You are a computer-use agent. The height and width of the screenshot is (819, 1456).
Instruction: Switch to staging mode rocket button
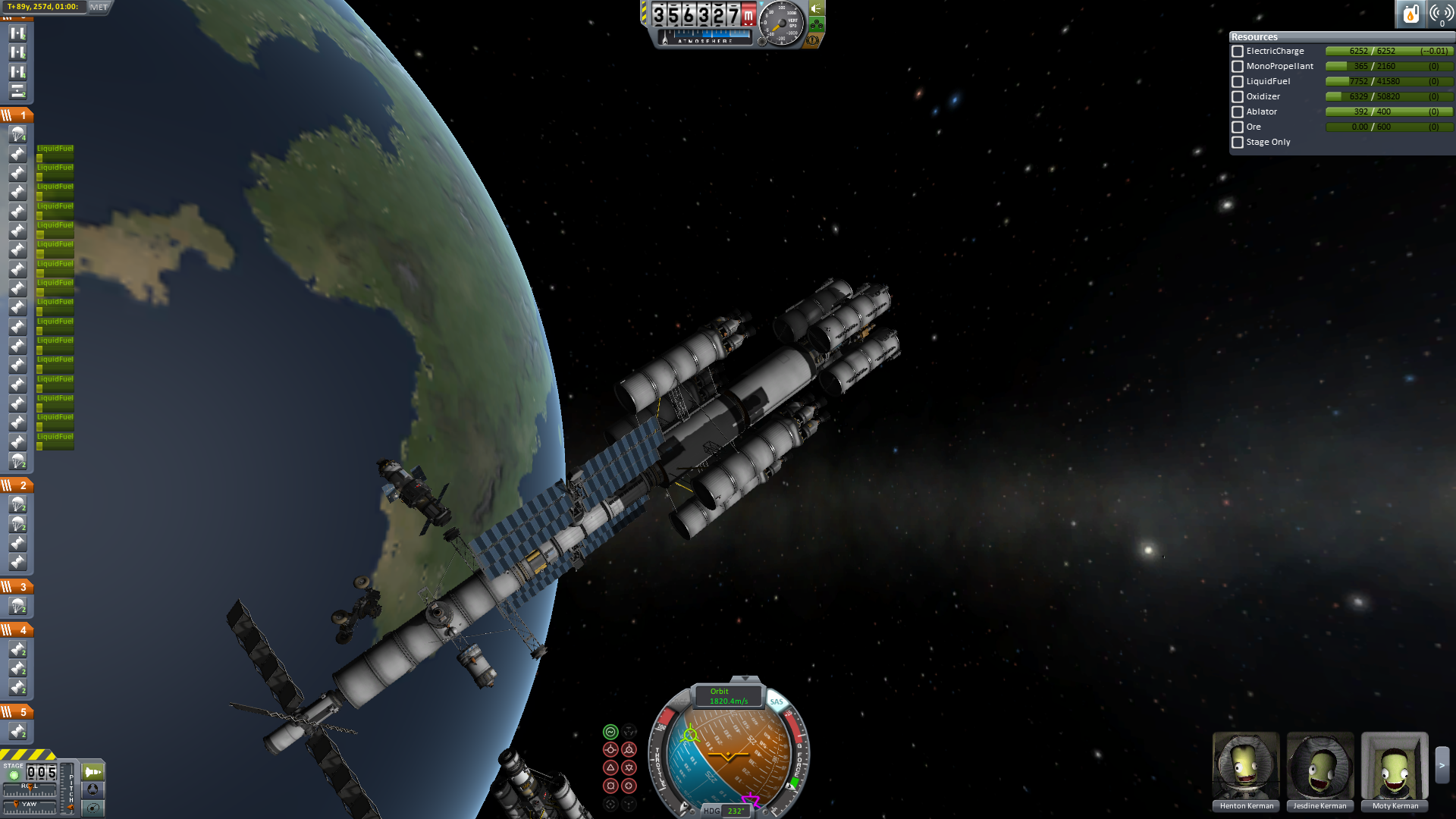93,772
